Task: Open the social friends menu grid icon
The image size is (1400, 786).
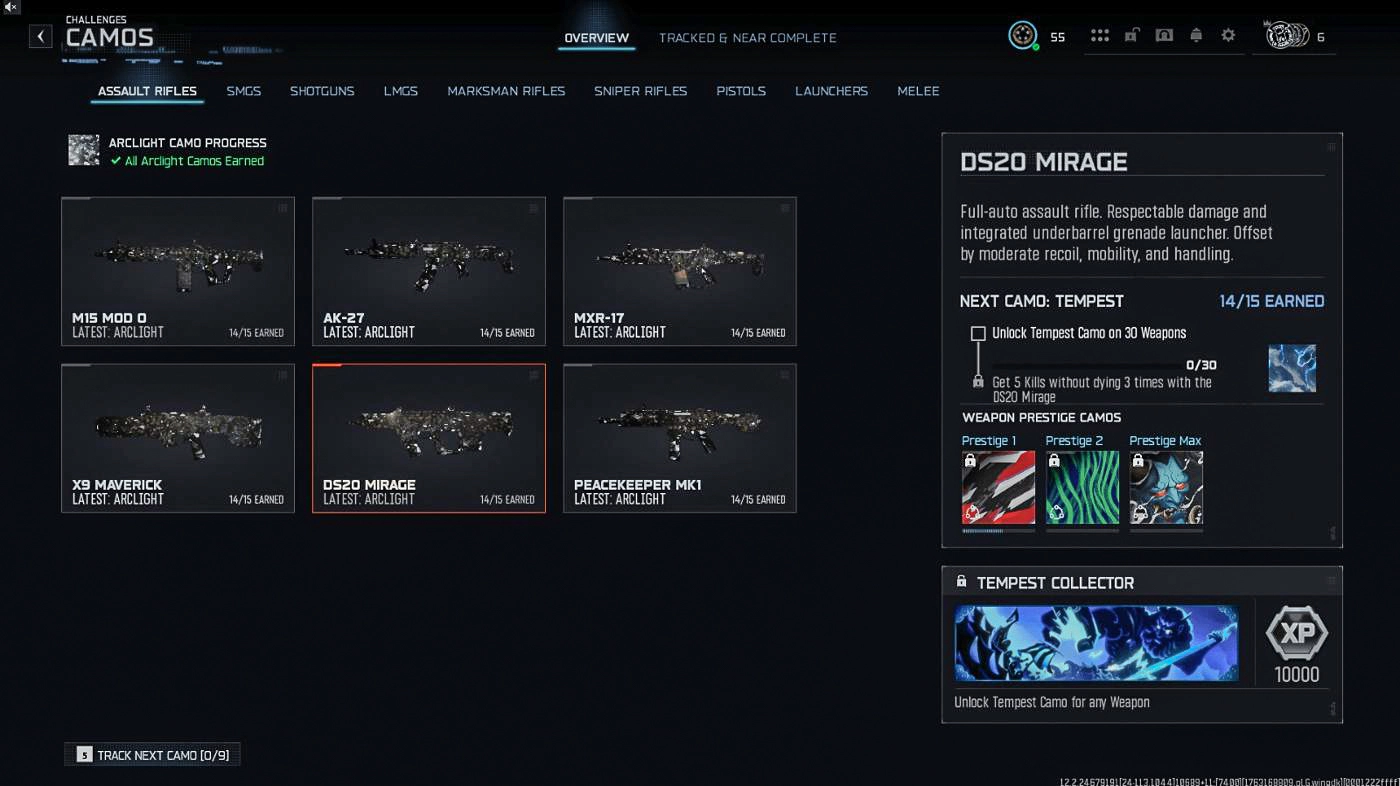Action: click(x=1100, y=35)
